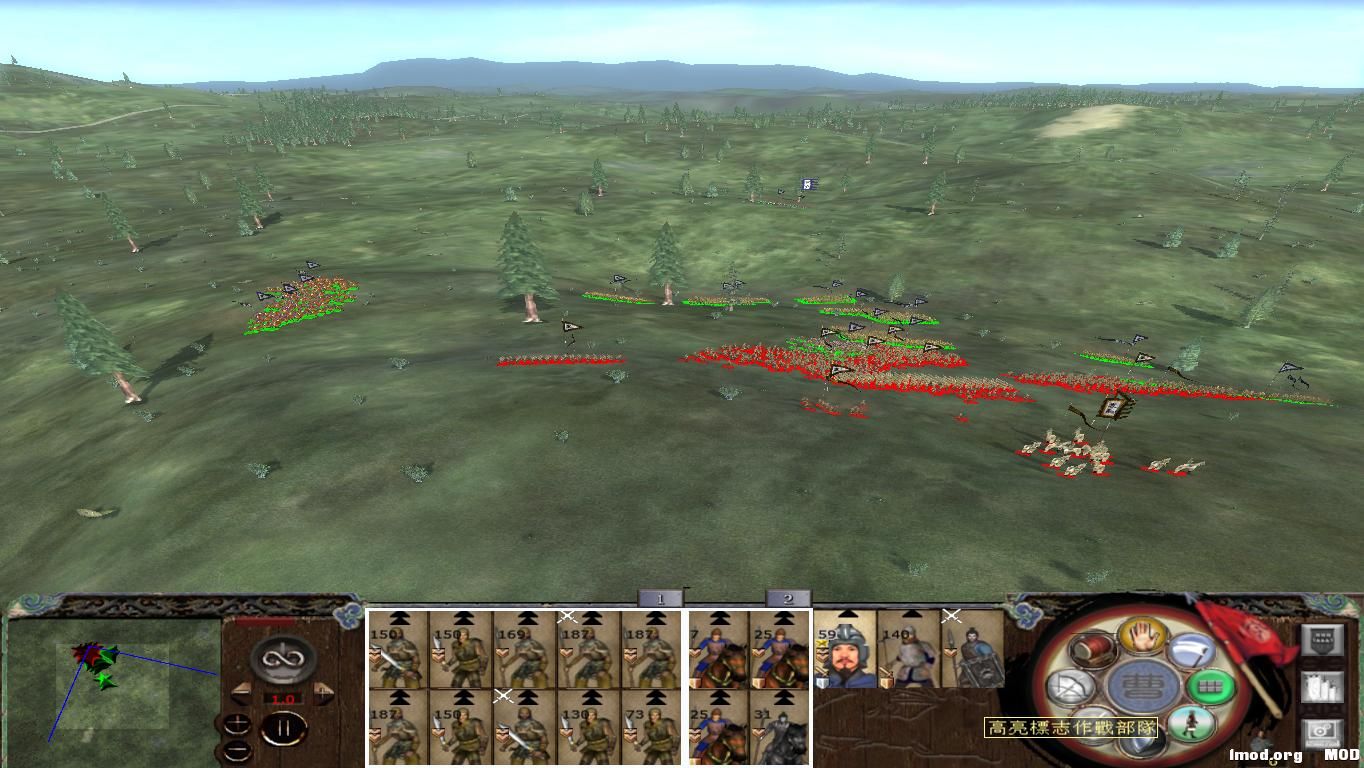Screen dimensions: 1364x768
Task: Pause the battle
Action: coord(285,728)
